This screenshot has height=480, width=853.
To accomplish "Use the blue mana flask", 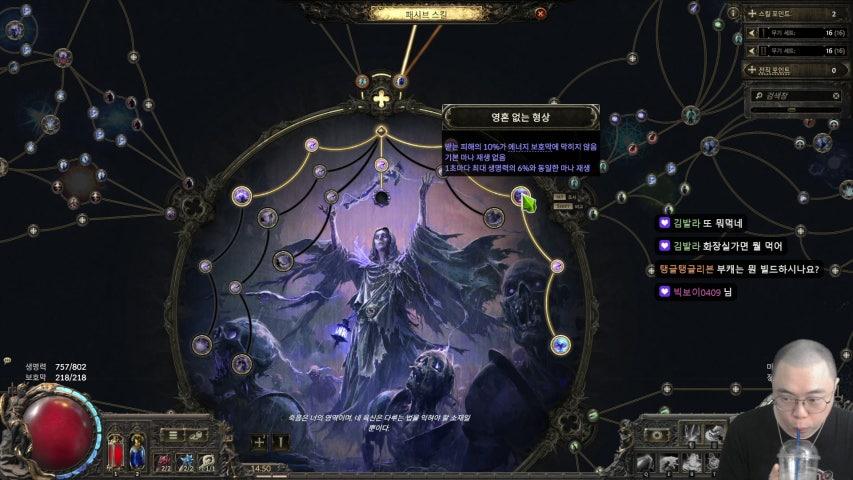I will [137, 450].
